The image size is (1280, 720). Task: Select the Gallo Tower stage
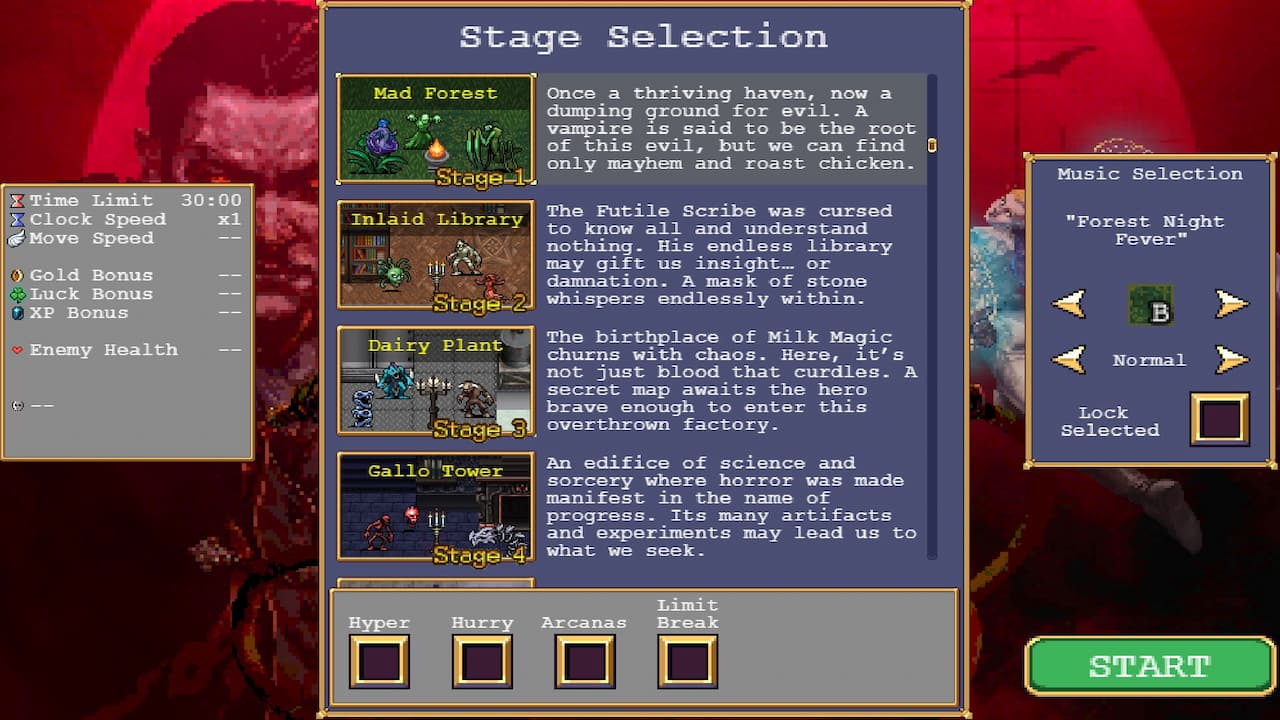point(435,508)
